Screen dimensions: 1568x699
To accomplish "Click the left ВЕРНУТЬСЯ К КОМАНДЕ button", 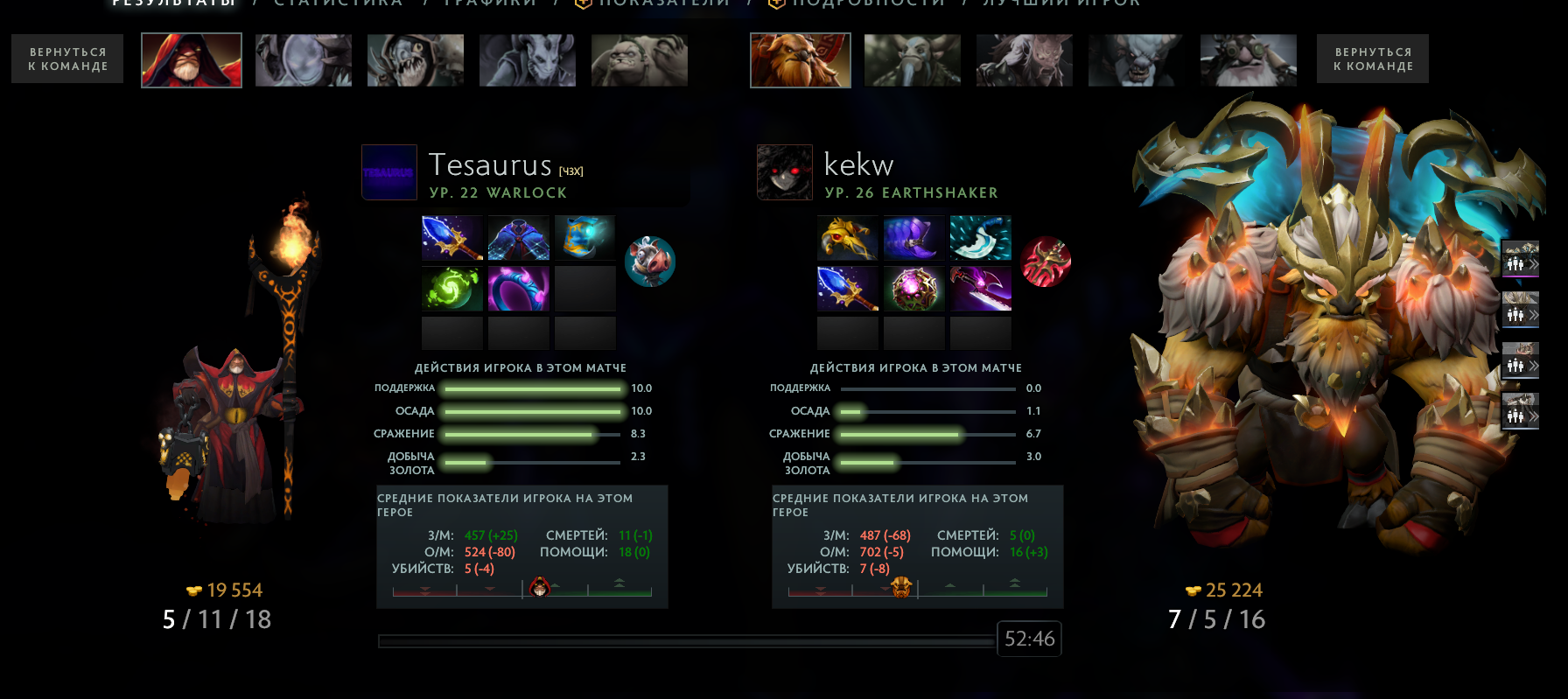I will [x=66, y=59].
